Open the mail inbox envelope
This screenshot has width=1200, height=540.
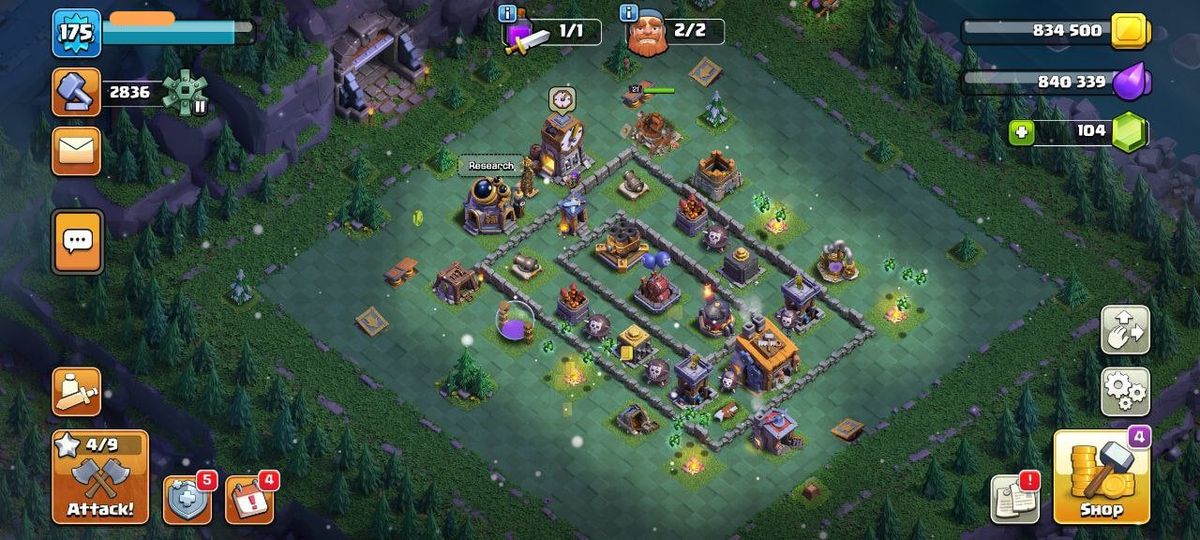click(76, 151)
